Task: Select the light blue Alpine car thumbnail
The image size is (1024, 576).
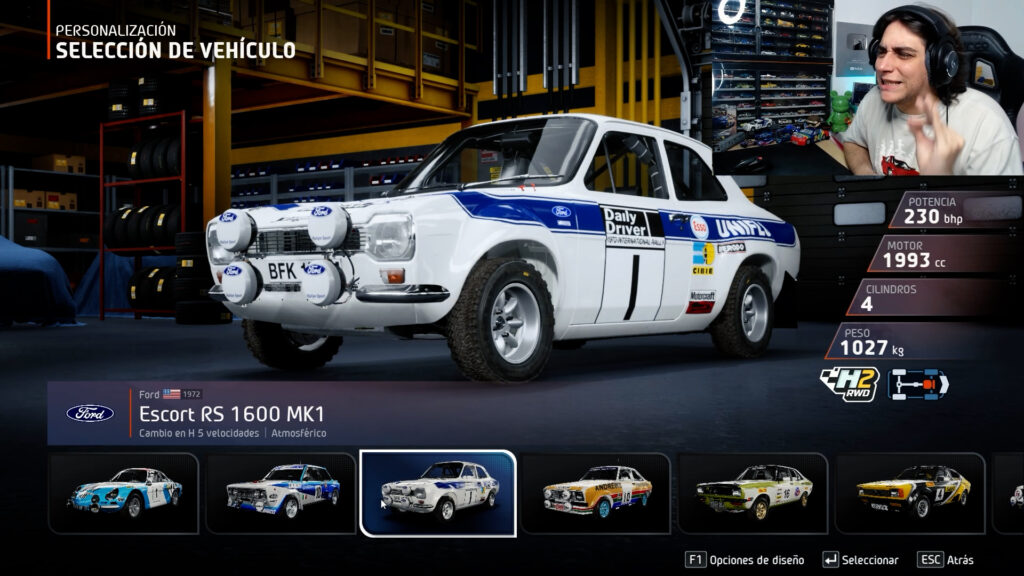Action: tap(124, 492)
